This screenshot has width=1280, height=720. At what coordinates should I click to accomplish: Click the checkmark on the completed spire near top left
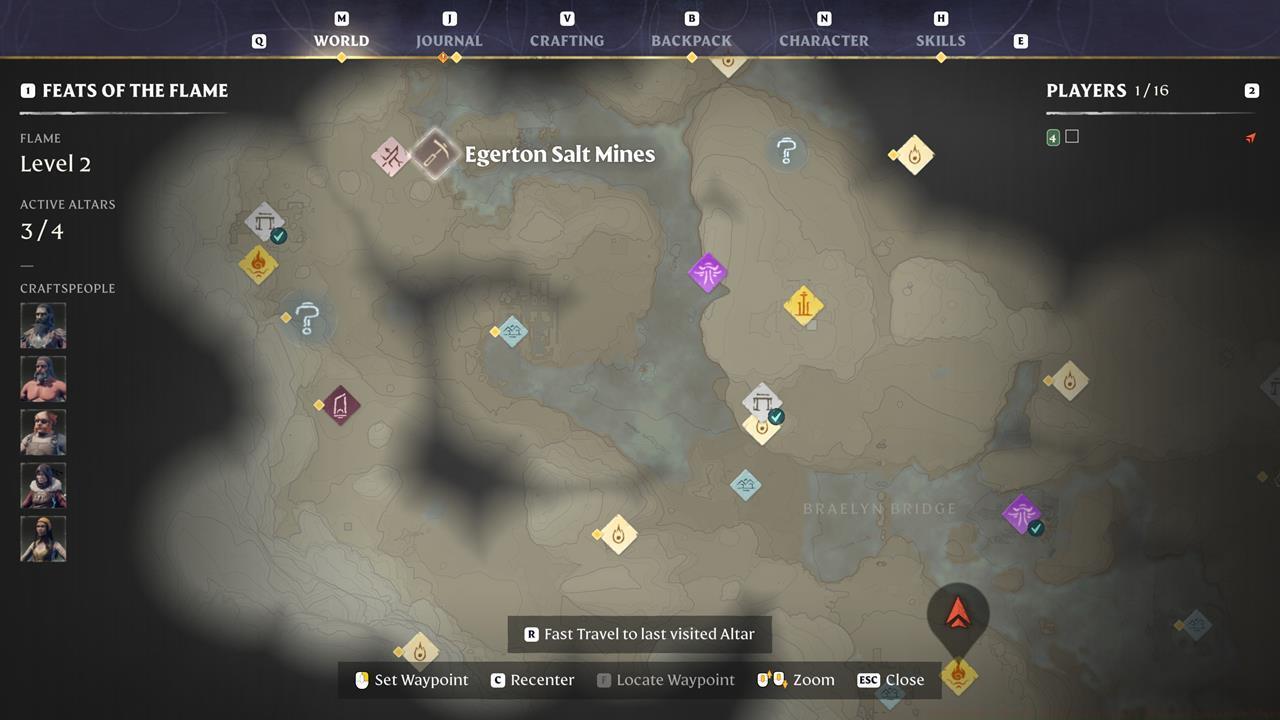(279, 235)
